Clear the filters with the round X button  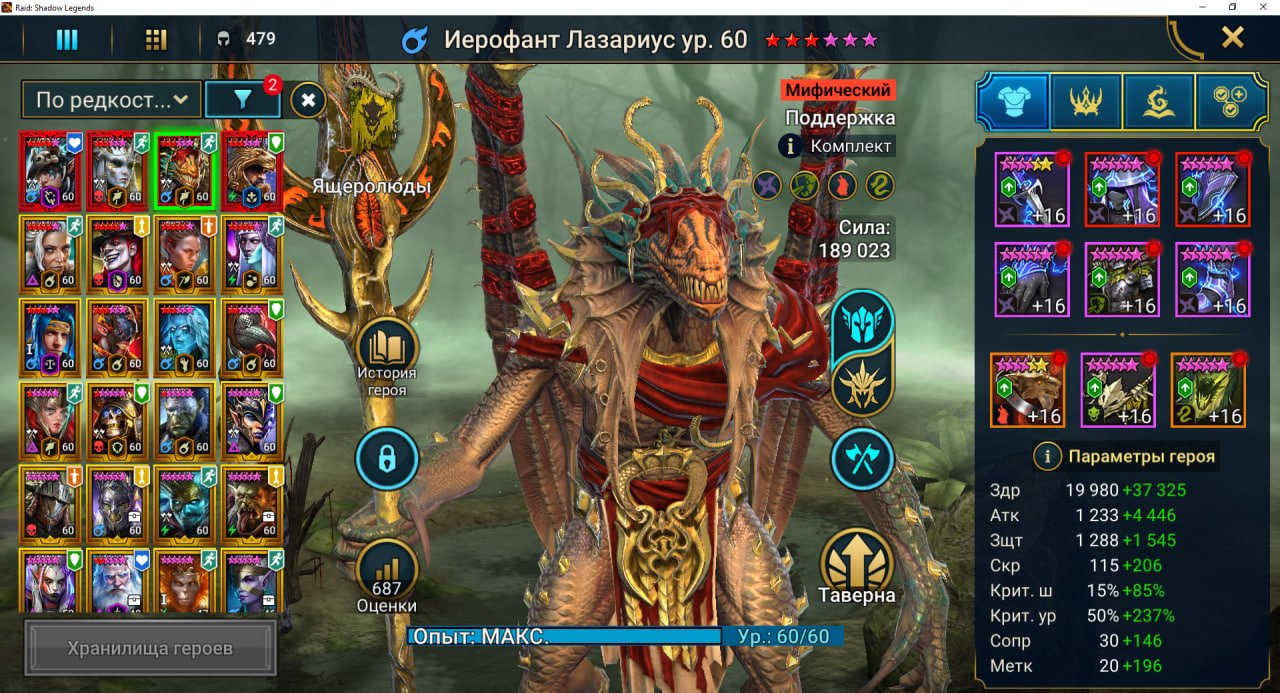(309, 100)
